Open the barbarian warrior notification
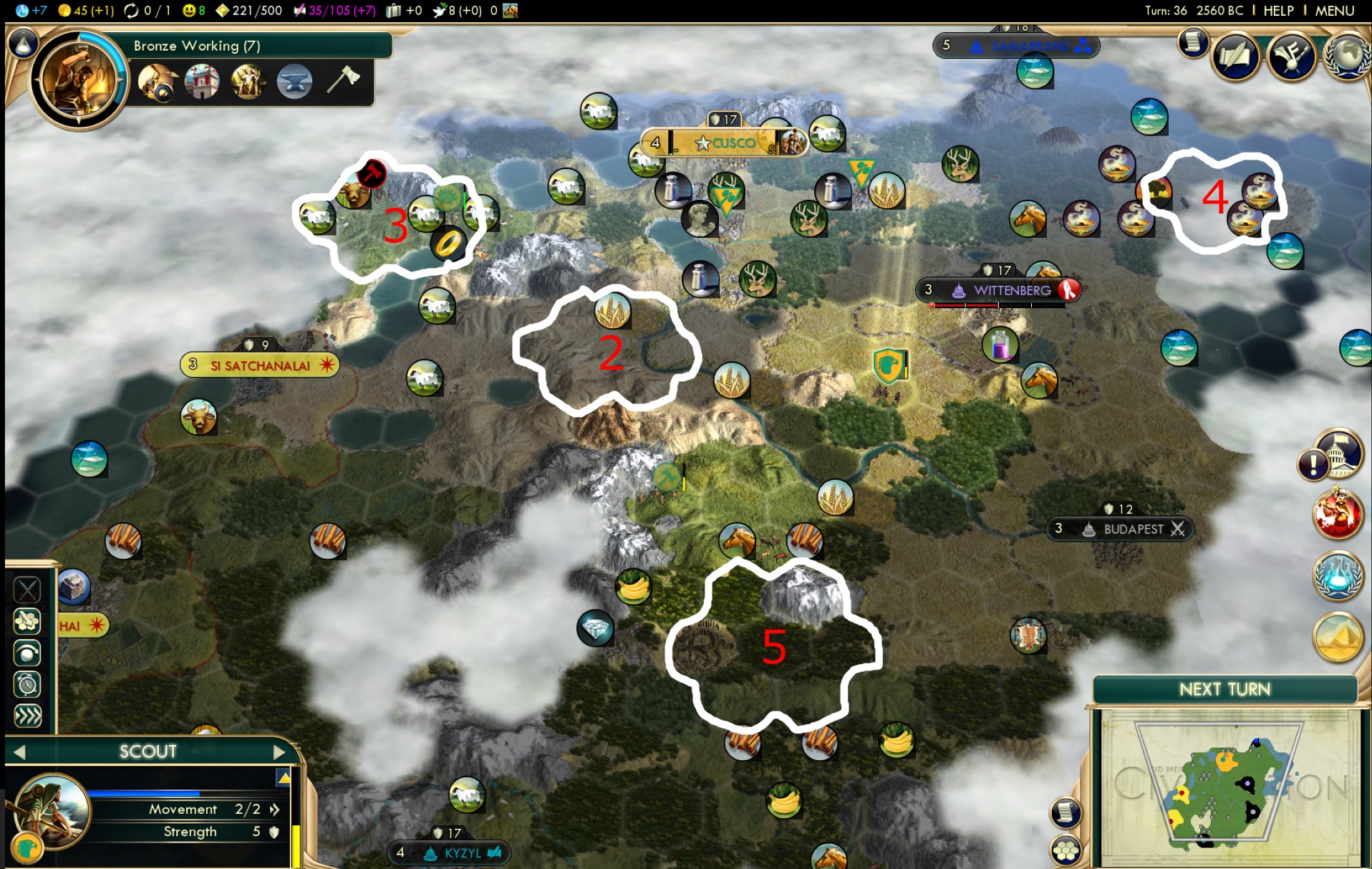Image resolution: width=1372 pixels, height=869 pixels. coord(1336,514)
